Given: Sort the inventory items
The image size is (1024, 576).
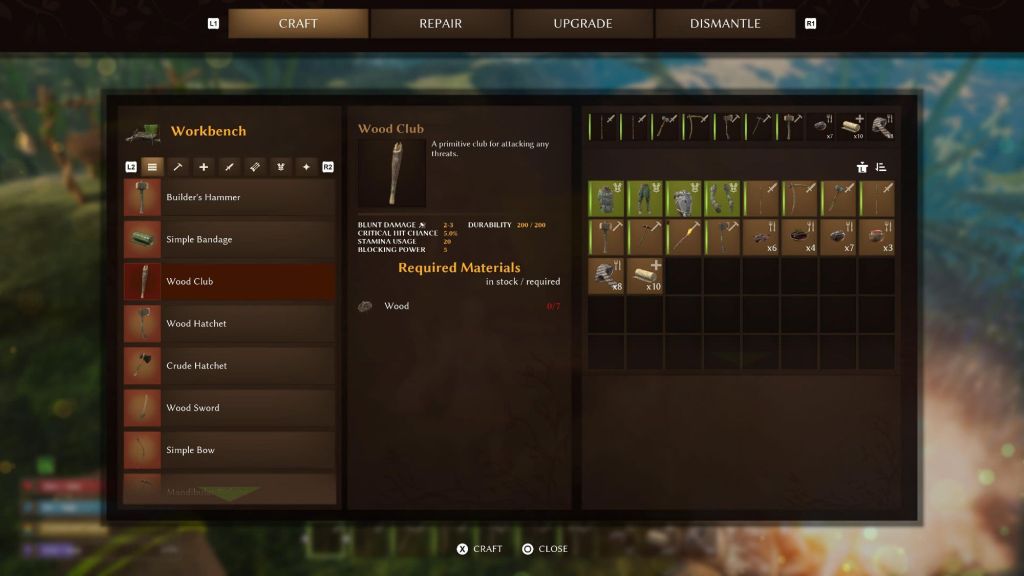Looking at the screenshot, I should 881,167.
